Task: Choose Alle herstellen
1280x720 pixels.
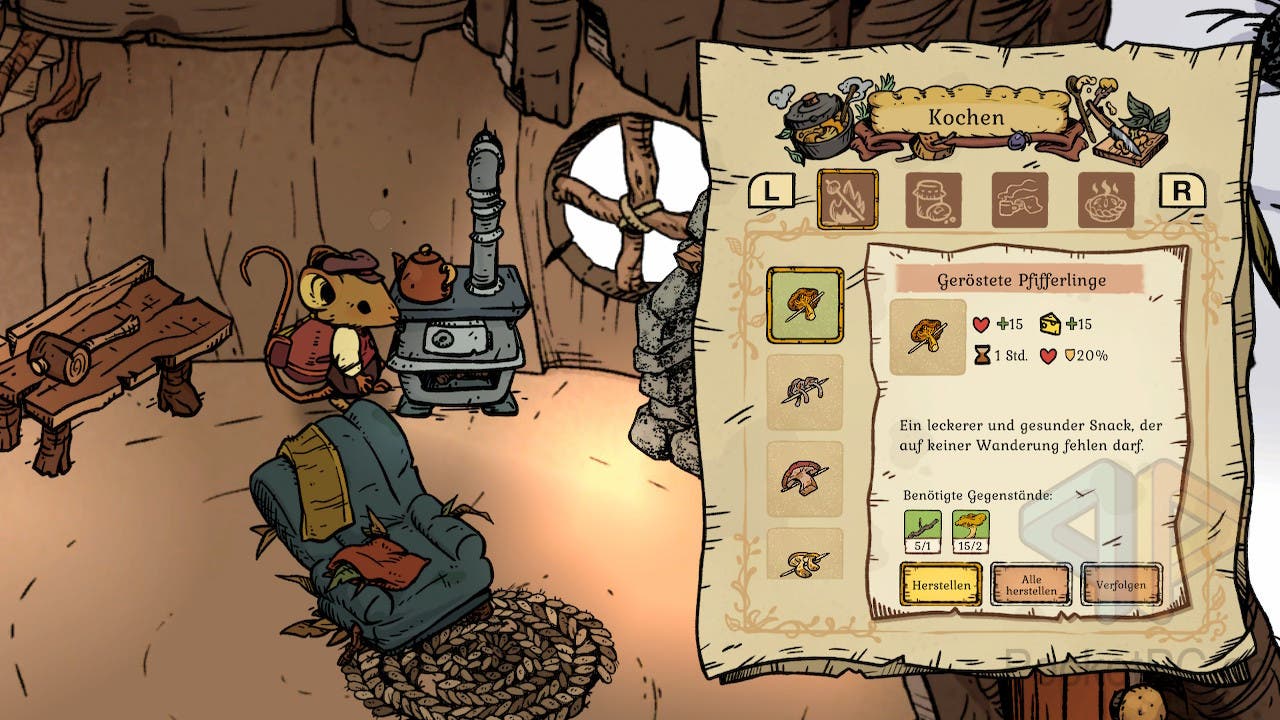Action: click(x=1031, y=584)
